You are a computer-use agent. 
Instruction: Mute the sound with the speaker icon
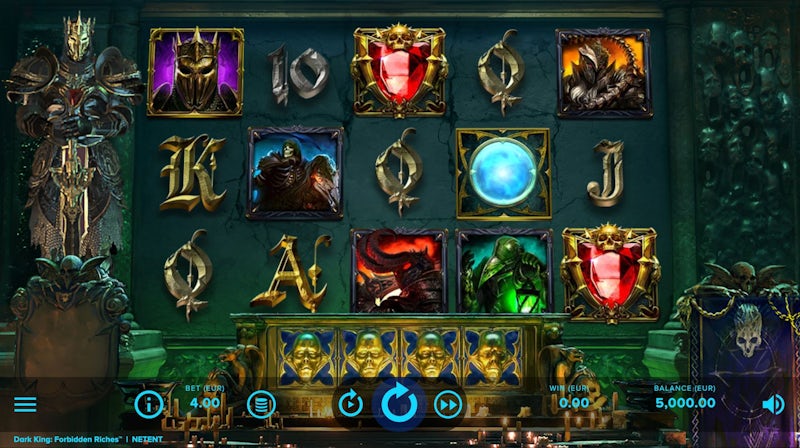[773, 404]
